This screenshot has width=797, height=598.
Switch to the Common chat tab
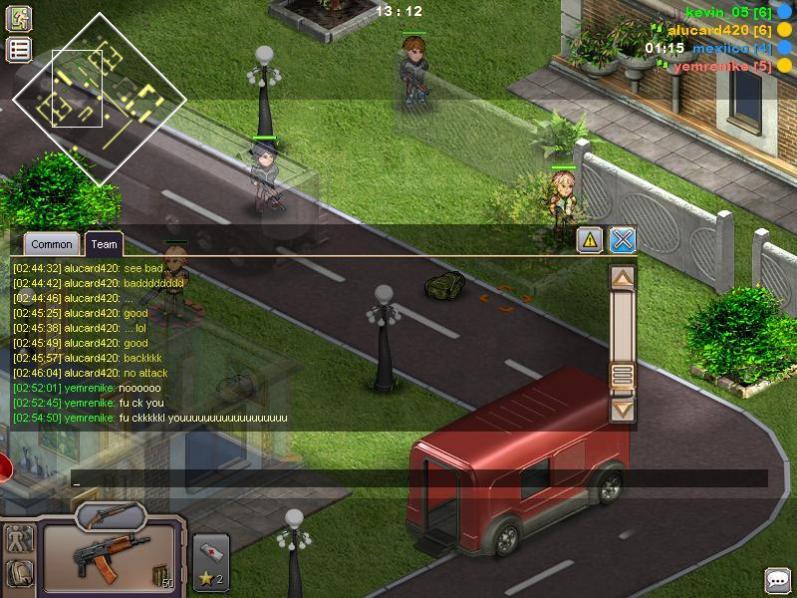51,244
